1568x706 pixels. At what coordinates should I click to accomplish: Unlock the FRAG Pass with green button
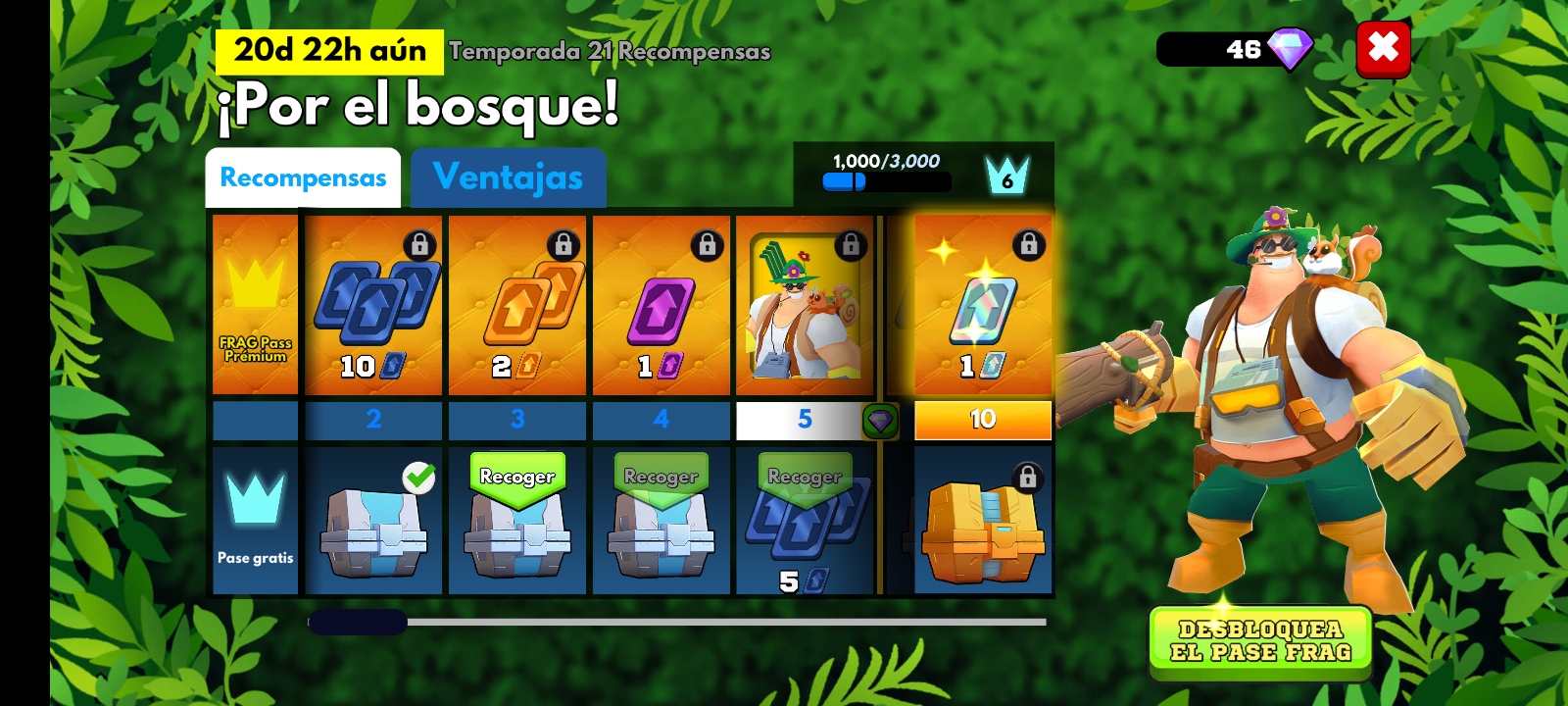(x=1260, y=641)
